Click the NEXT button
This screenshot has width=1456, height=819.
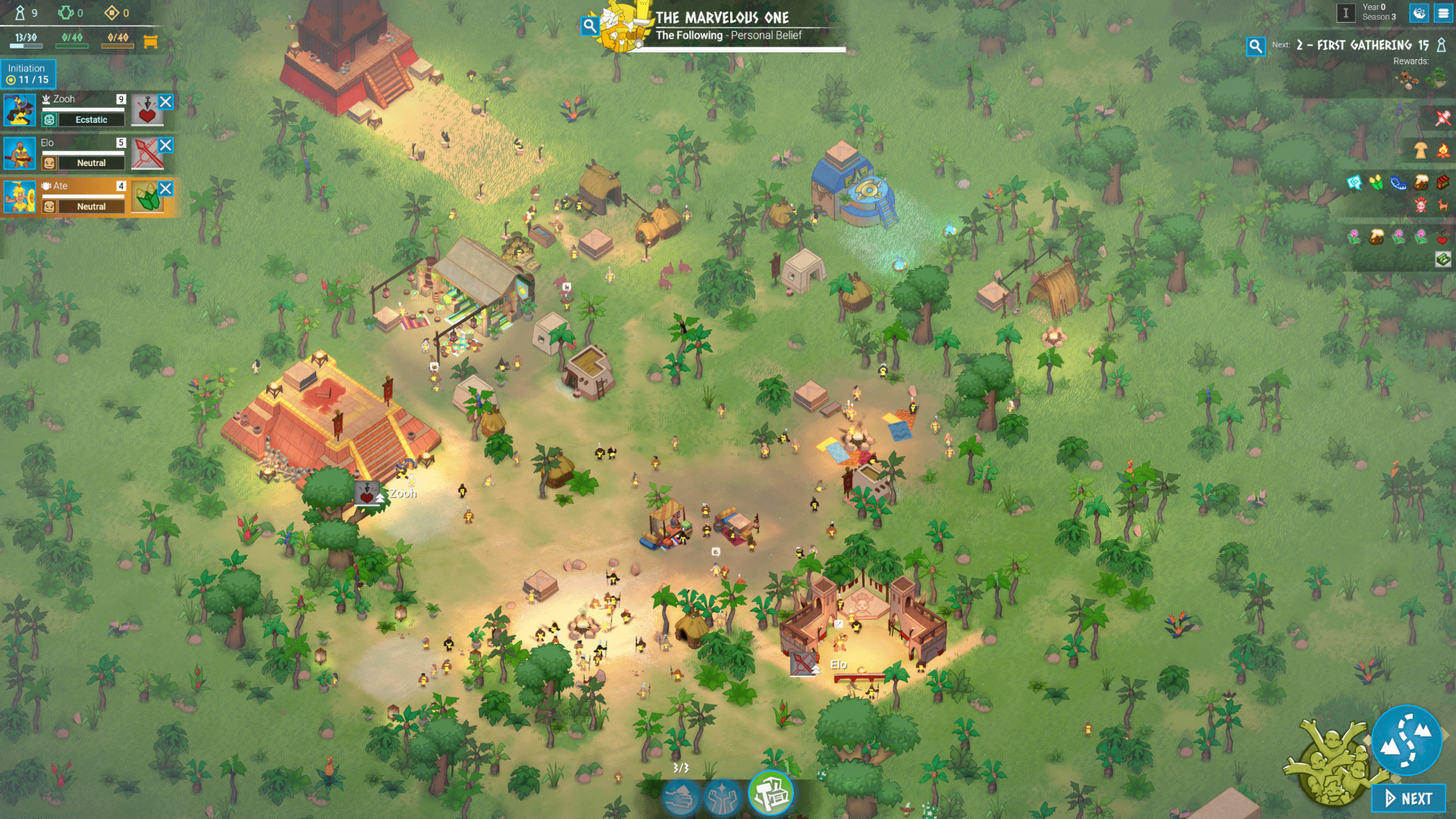pyautogui.click(x=1408, y=798)
